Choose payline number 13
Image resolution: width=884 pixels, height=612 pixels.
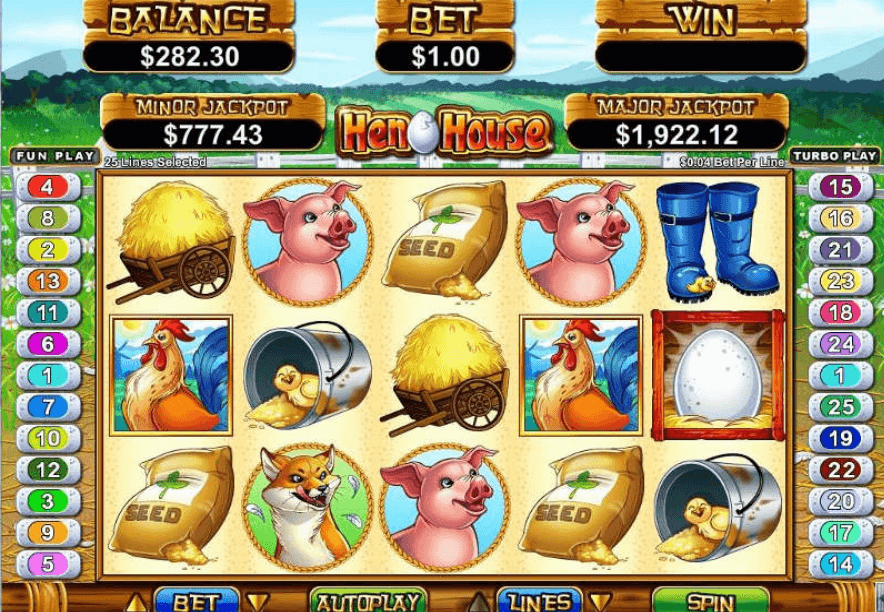47,281
